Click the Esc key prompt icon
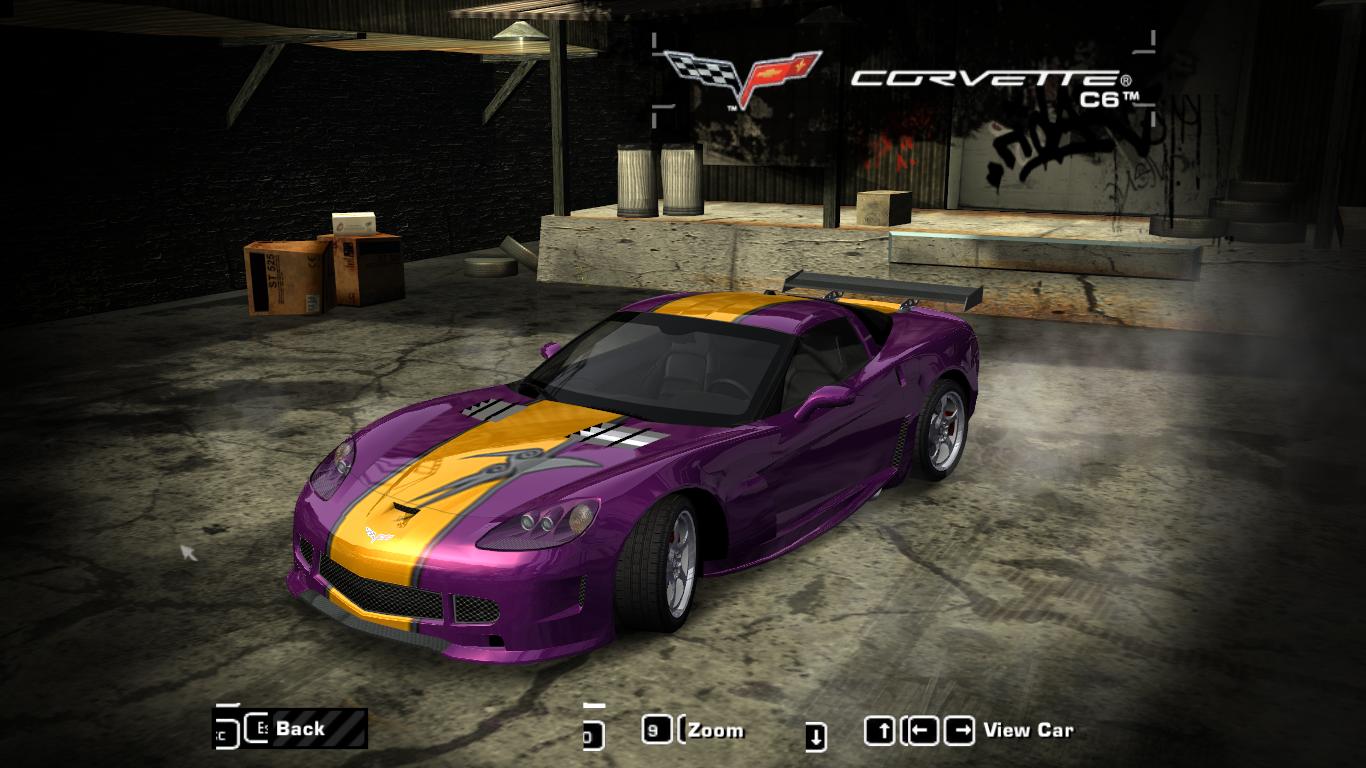 tap(257, 730)
